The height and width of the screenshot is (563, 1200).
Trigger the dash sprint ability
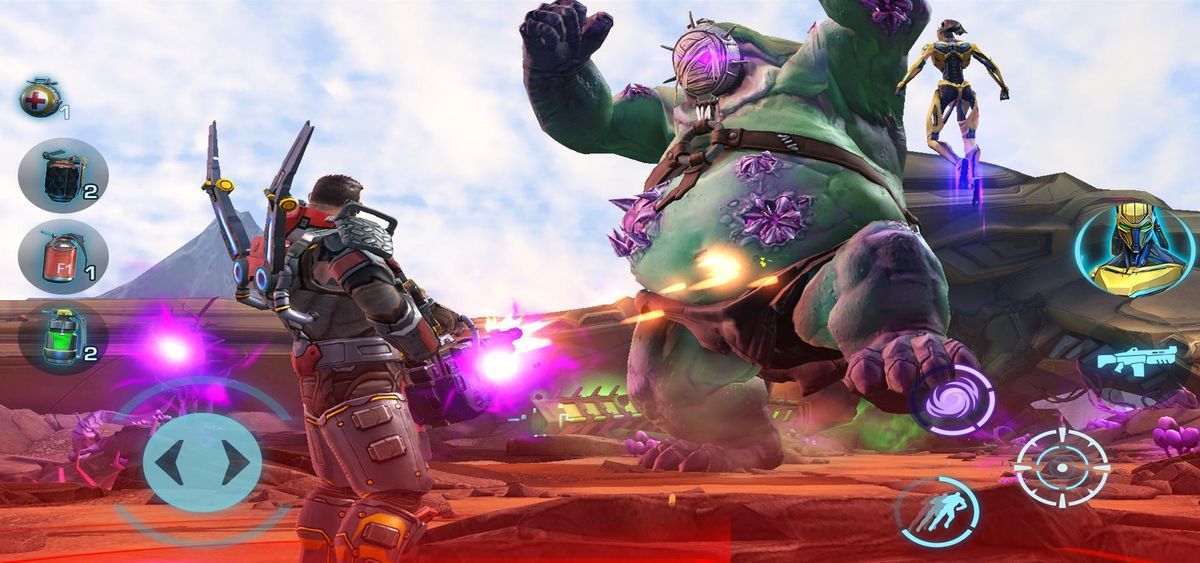(x=936, y=511)
